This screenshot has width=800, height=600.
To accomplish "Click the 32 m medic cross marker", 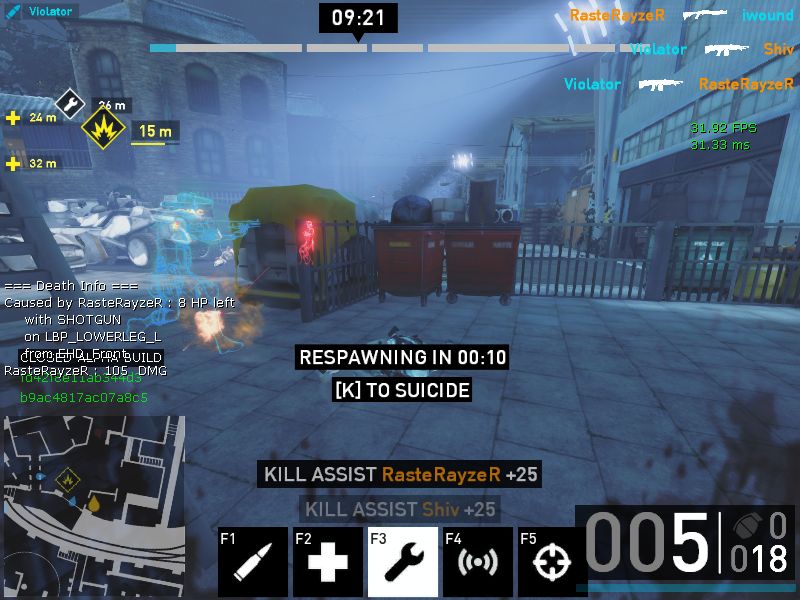I will (13, 163).
